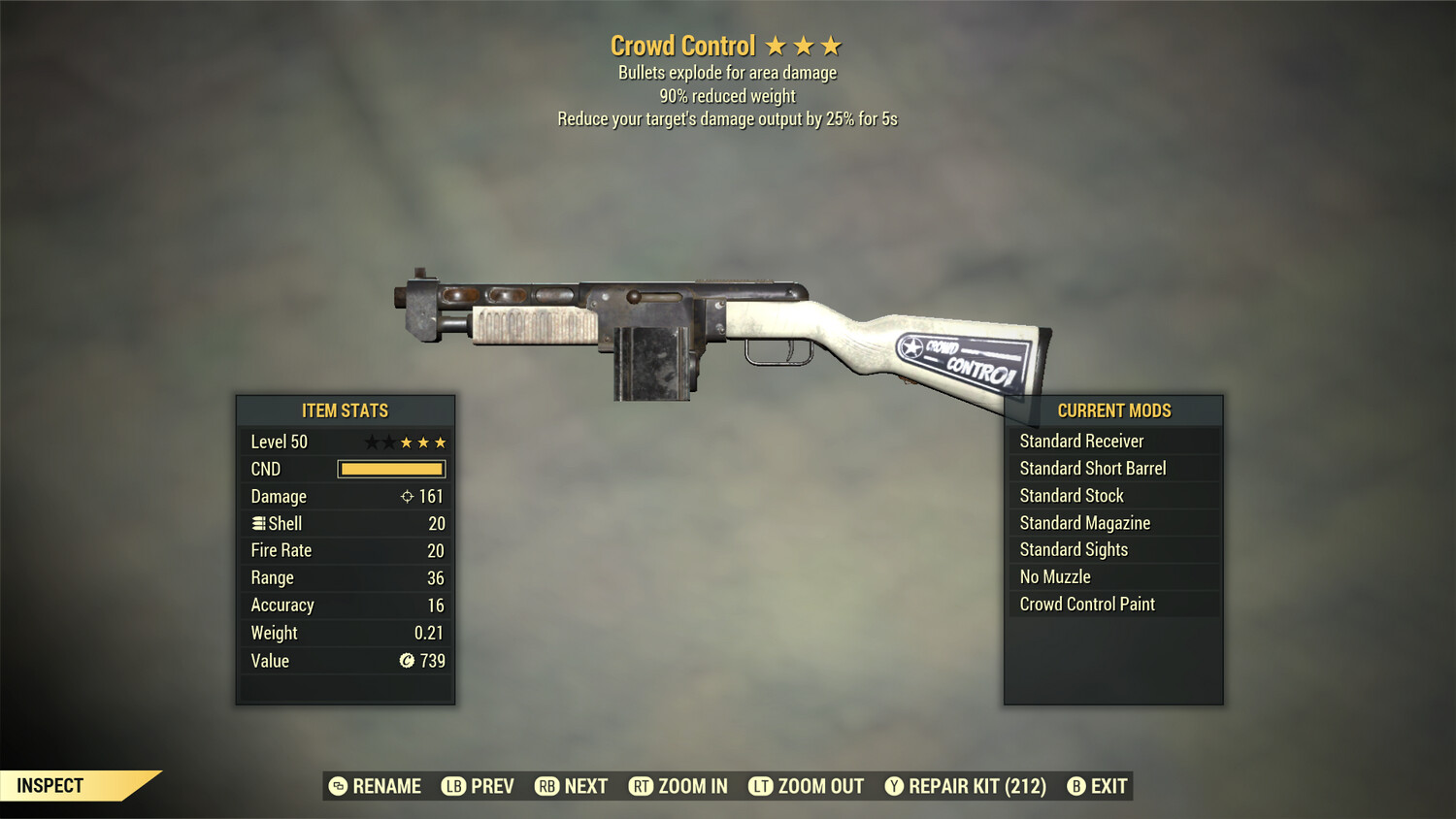Select Zoom Out for the weapon view

coord(807,786)
